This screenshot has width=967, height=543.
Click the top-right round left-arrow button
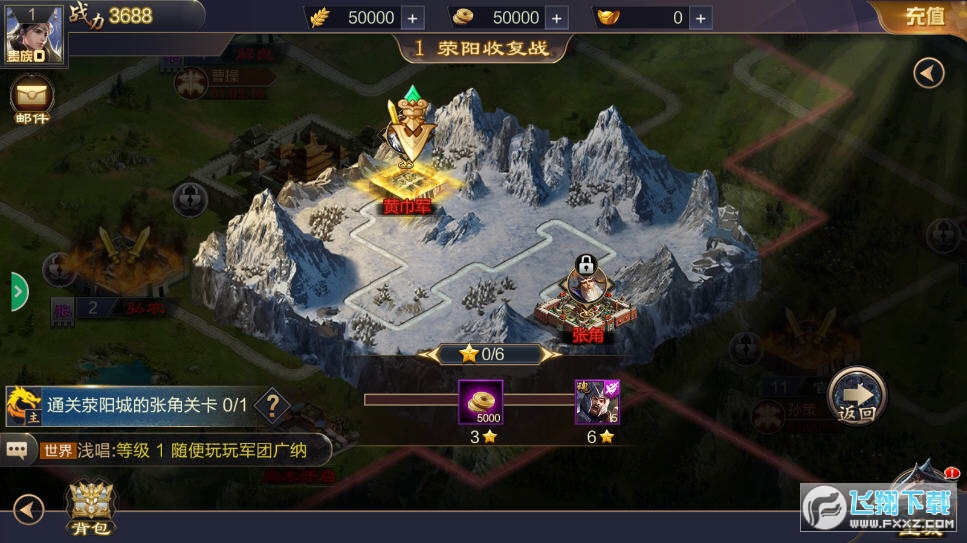click(x=929, y=73)
